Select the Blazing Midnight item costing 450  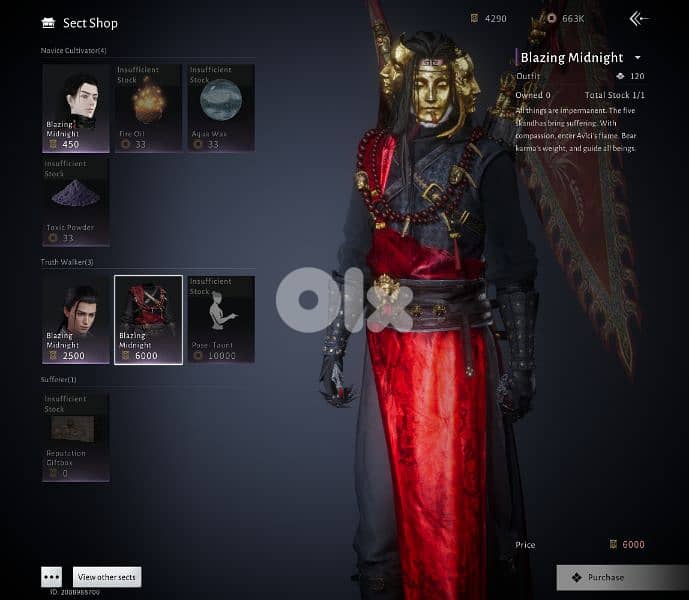(x=76, y=107)
